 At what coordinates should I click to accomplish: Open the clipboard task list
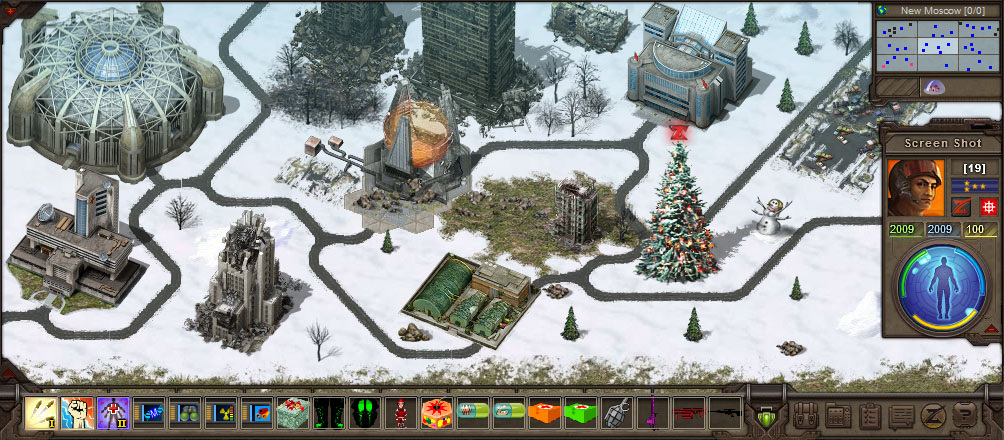[x=870, y=414]
